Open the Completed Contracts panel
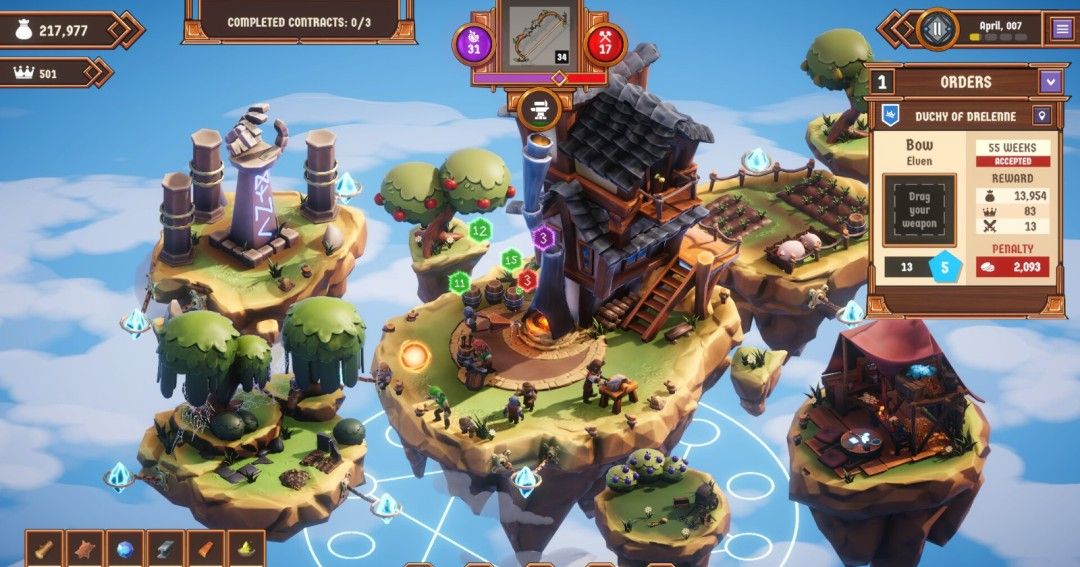This screenshot has width=1080, height=567. [299, 22]
